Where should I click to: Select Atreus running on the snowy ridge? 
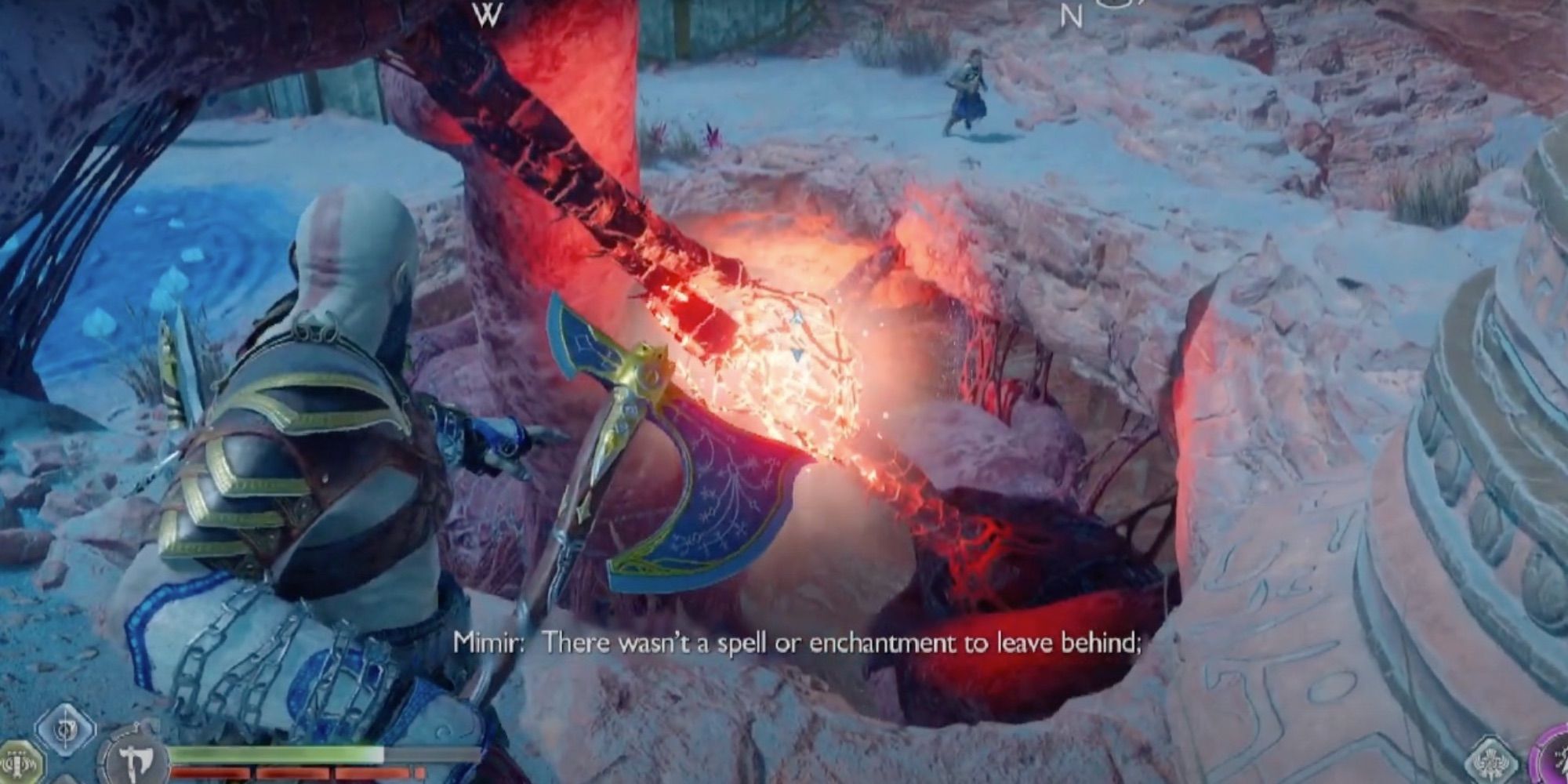coord(969,86)
